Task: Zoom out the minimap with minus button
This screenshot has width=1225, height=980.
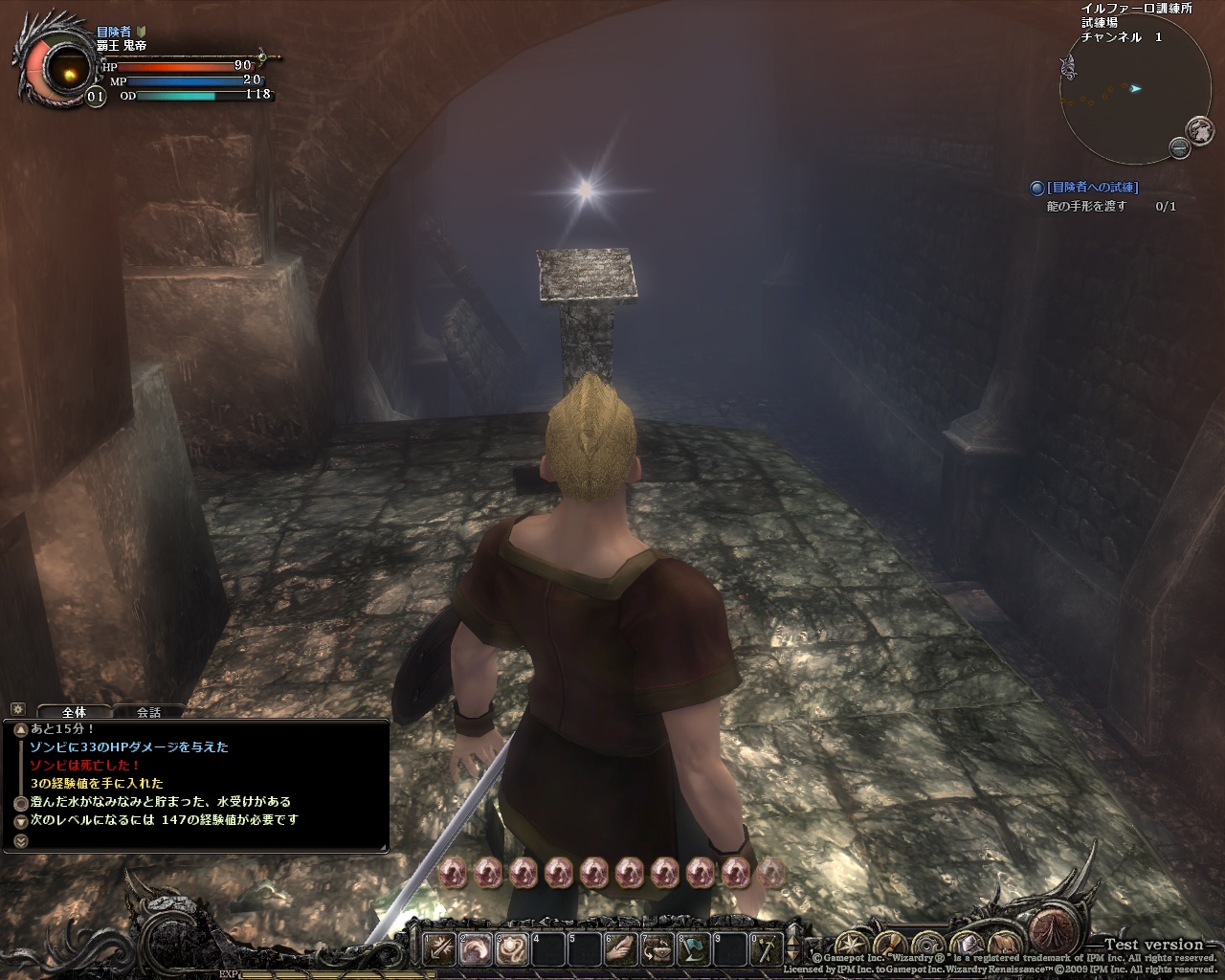Action: coord(1179,147)
